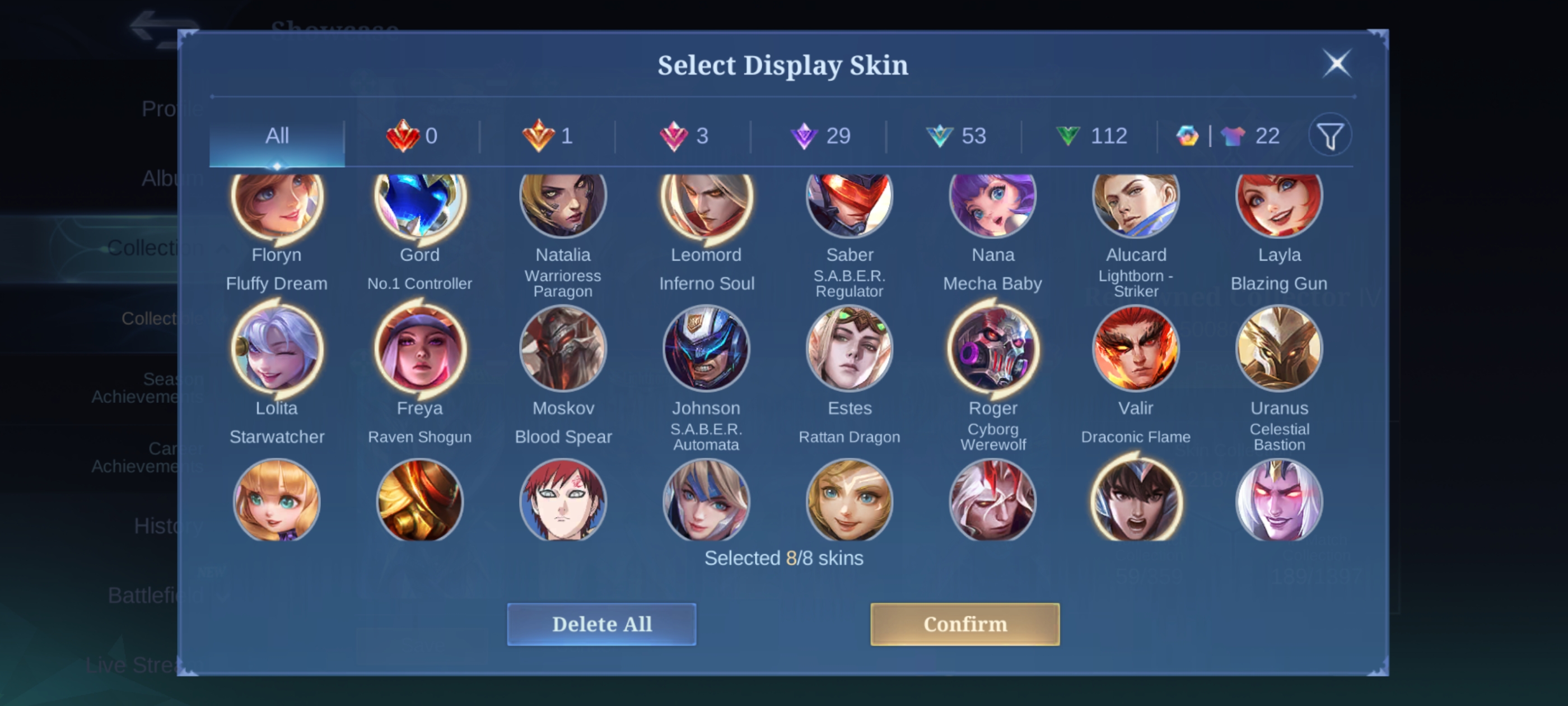Screen dimensions: 1568x706
Task: Open the skin filter funnel
Action: click(1330, 136)
